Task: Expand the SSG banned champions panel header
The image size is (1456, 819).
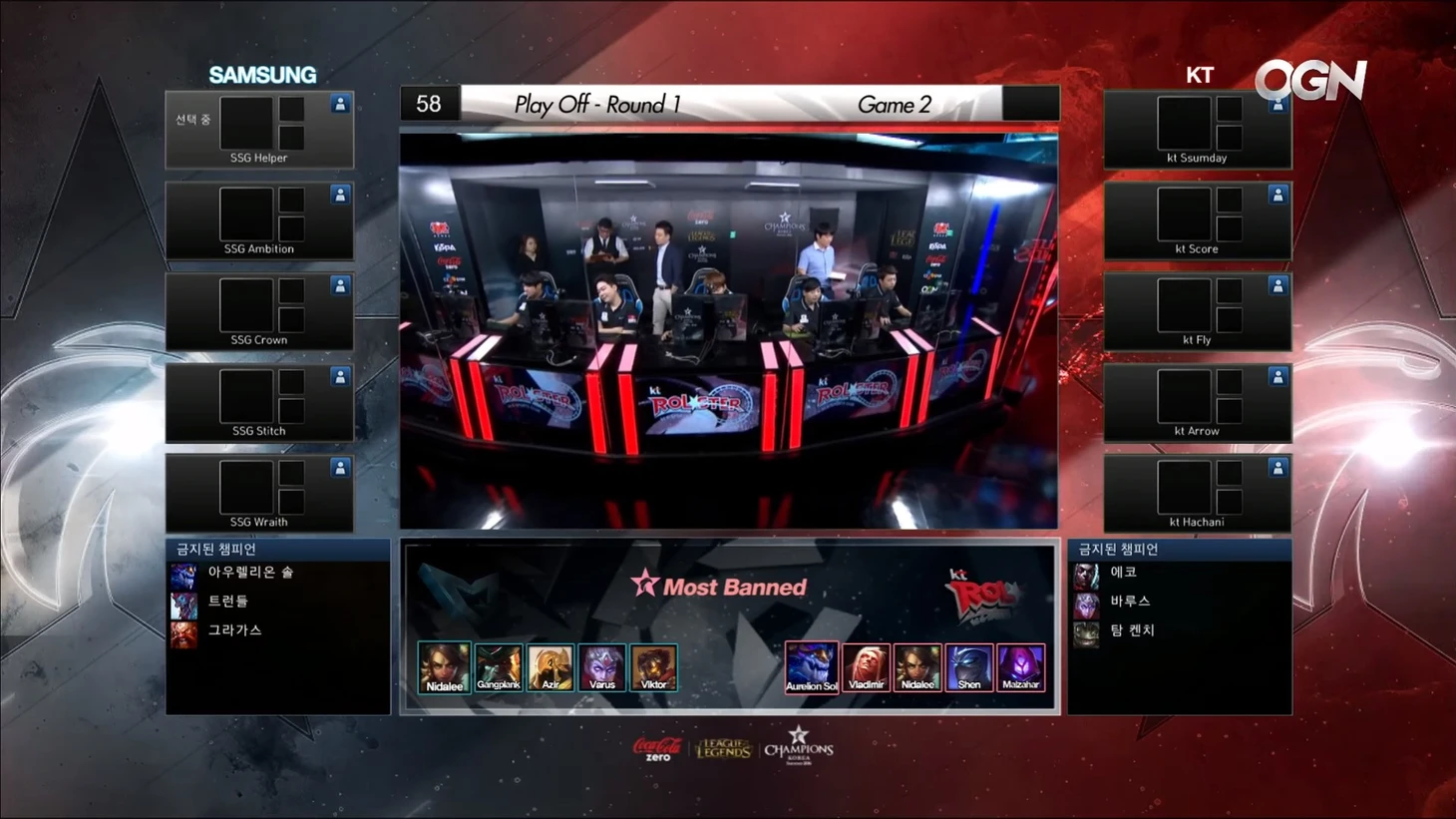Action: click(277, 548)
